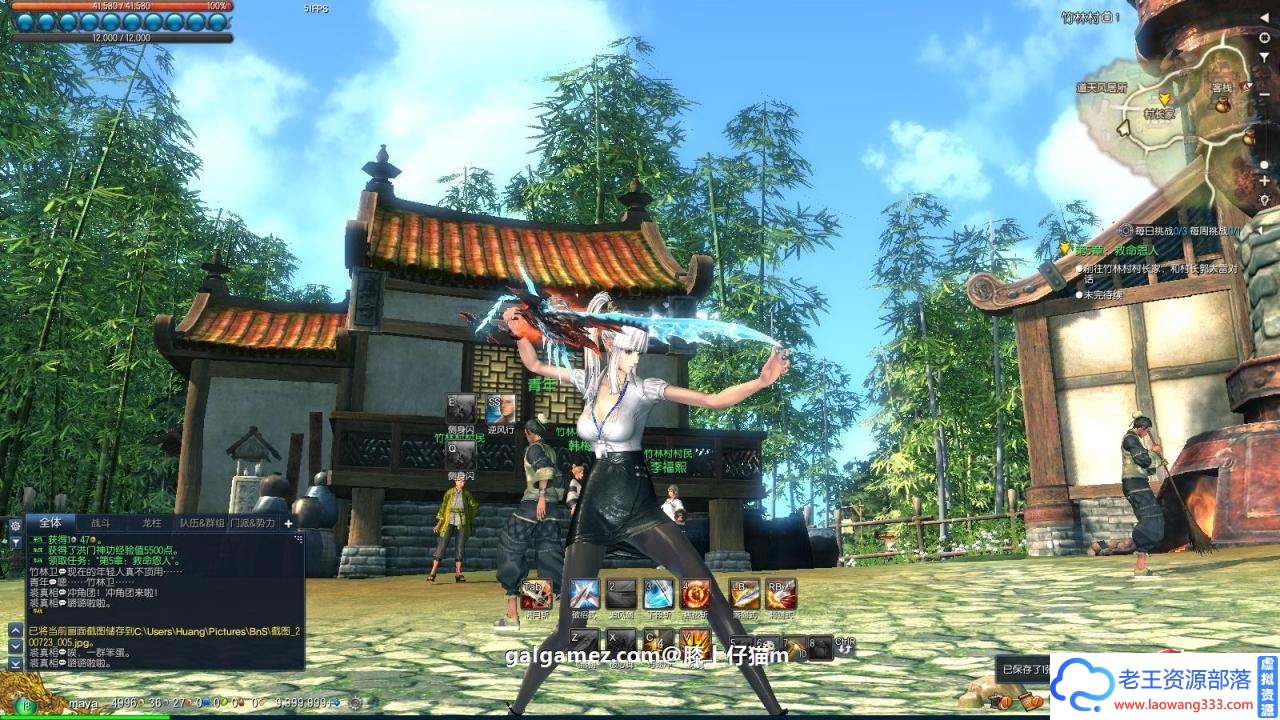Switch to the 门派&势力 chat tab
Screen dimensions: 1280x720
[253, 523]
